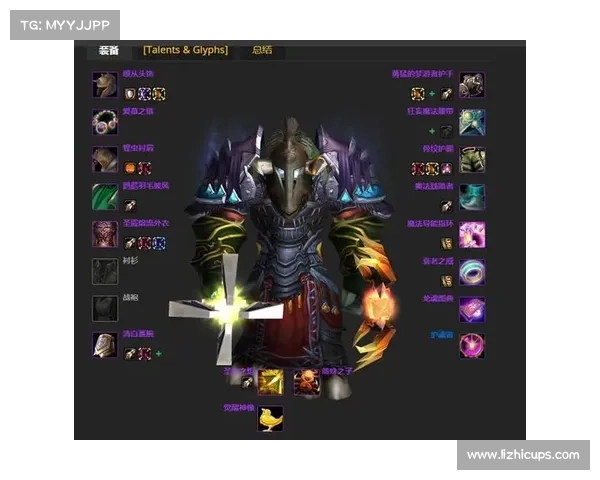Select the white bracers wrist slot
This screenshot has width=600, height=480.
coord(105,345)
